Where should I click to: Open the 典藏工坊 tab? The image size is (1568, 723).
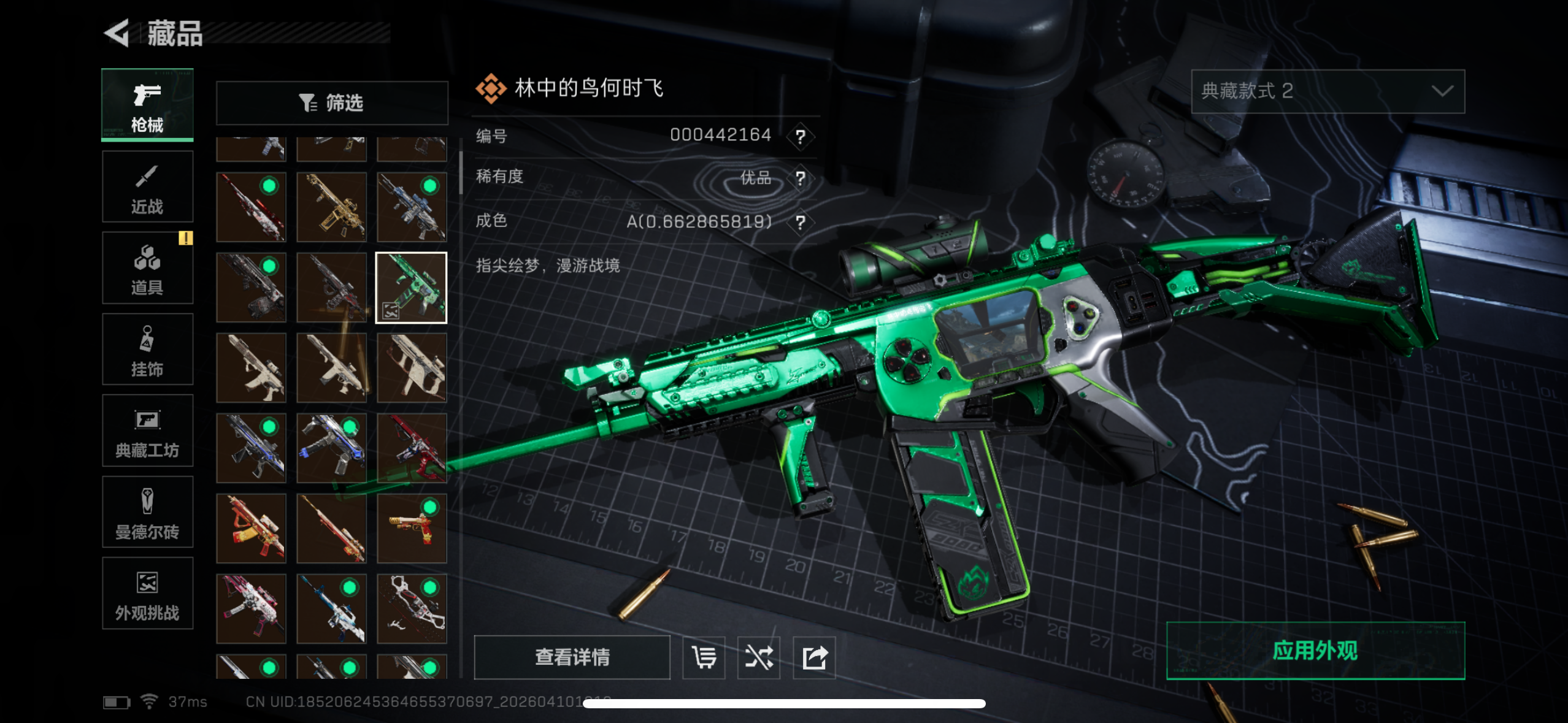point(147,431)
